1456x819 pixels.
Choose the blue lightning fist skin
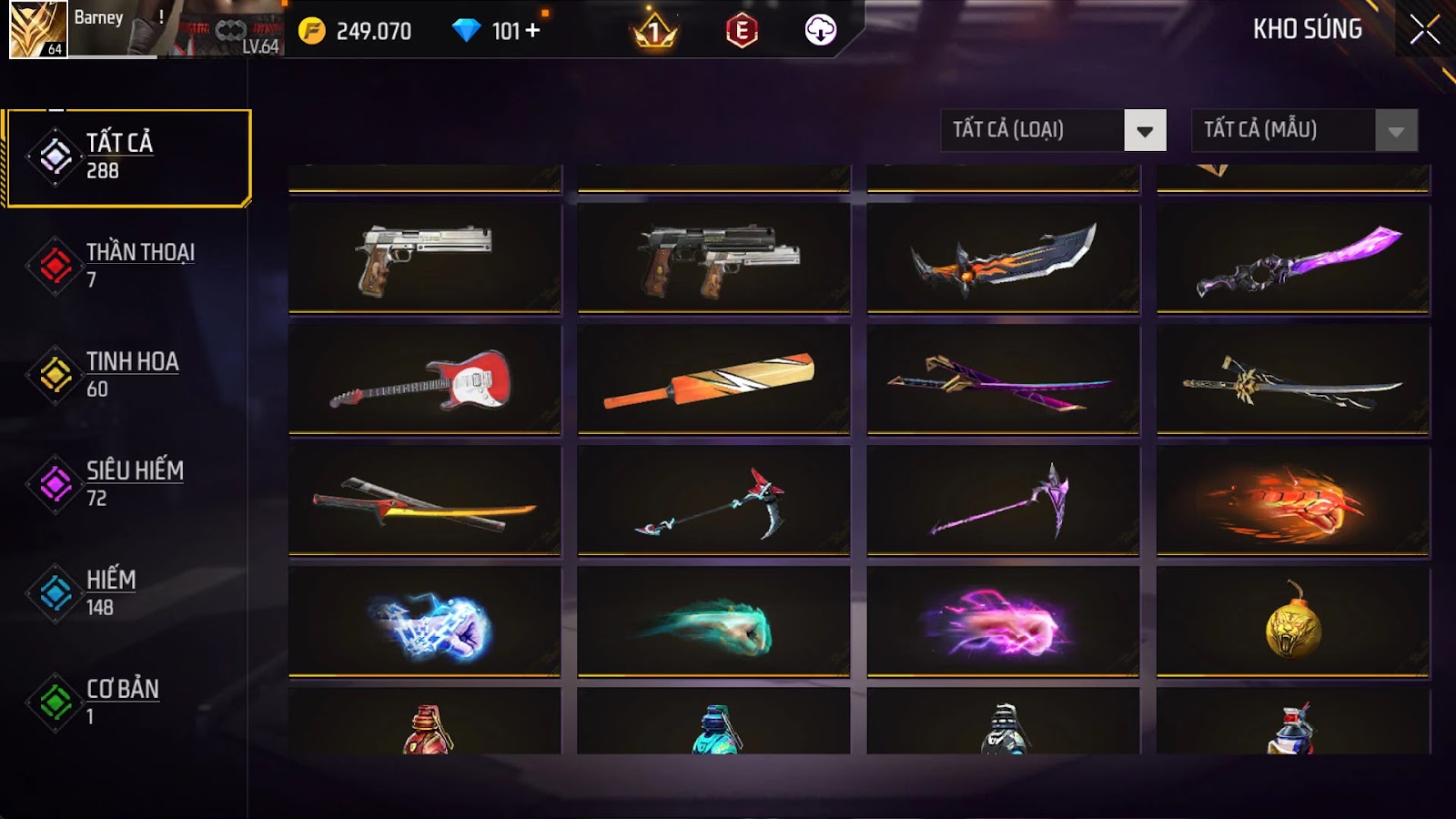click(424, 622)
